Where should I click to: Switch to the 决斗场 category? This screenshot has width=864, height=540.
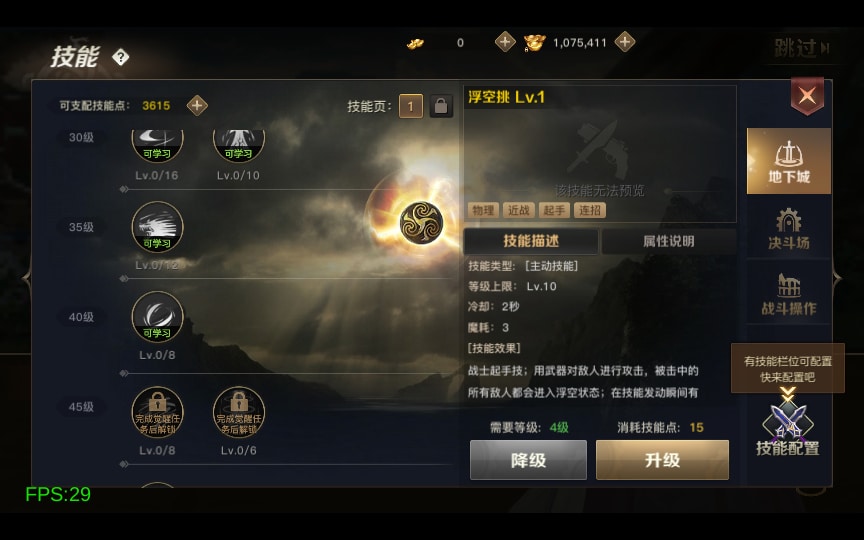click(789, 229)
